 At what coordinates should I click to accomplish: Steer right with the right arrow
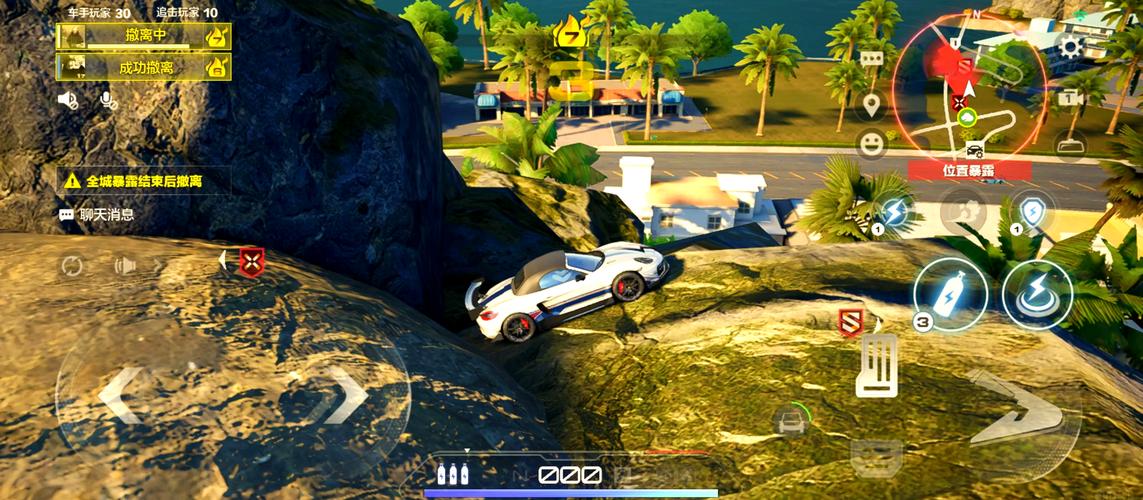click(x=346, y=395)
